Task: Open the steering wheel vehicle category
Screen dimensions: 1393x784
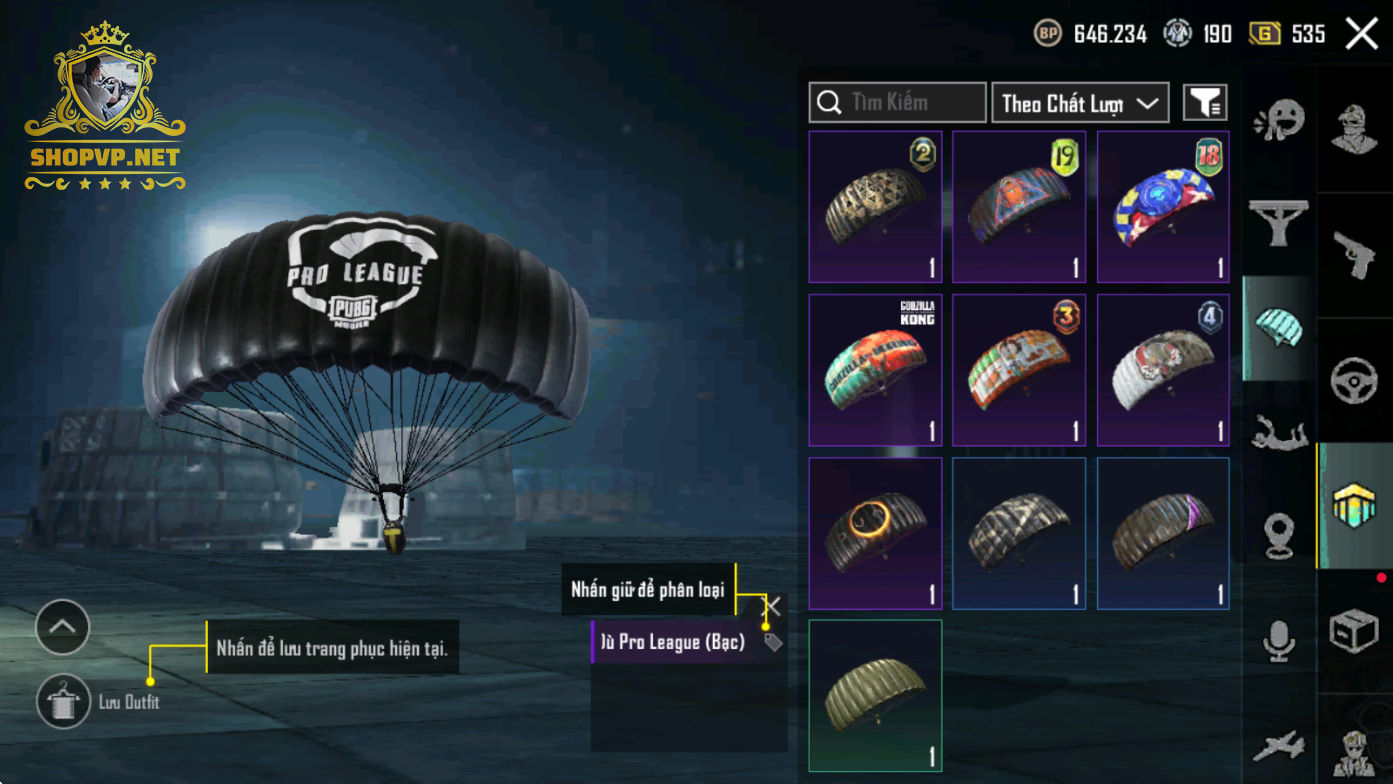Action: (1355, 381)
